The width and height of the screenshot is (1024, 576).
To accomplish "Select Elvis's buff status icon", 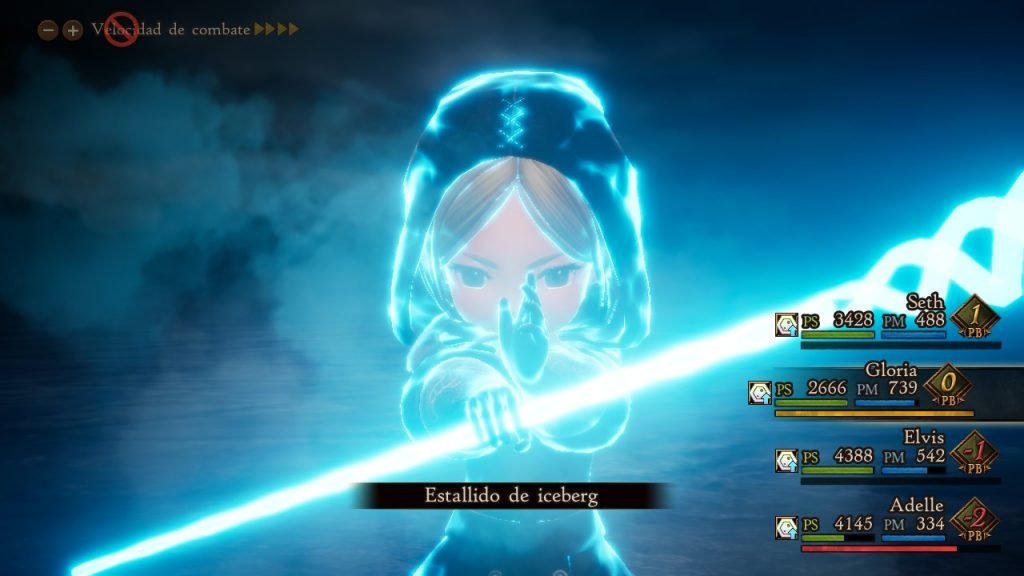I will tap(787, 460).
